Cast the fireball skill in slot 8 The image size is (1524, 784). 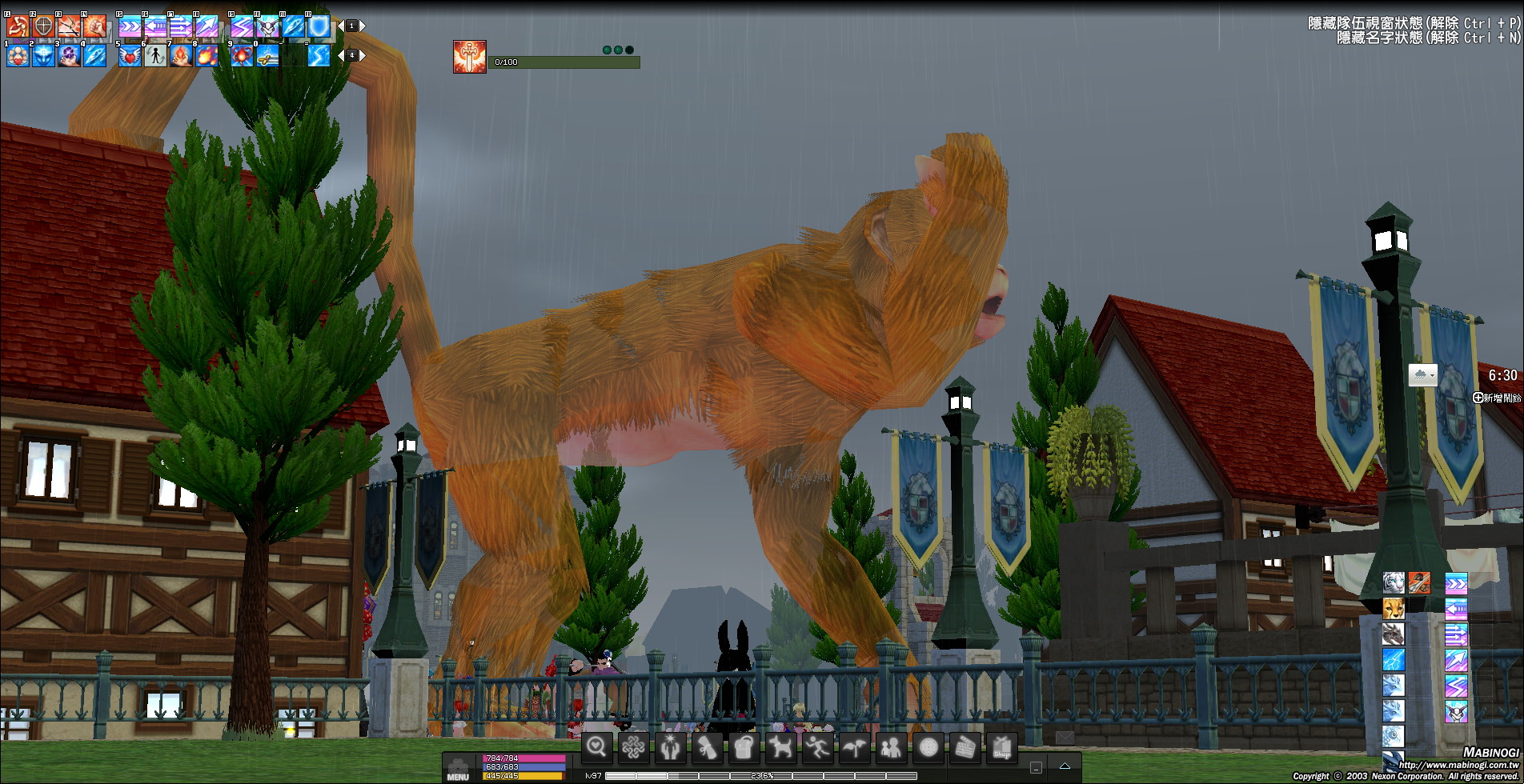pyautogui.click(x=207, y=55)
